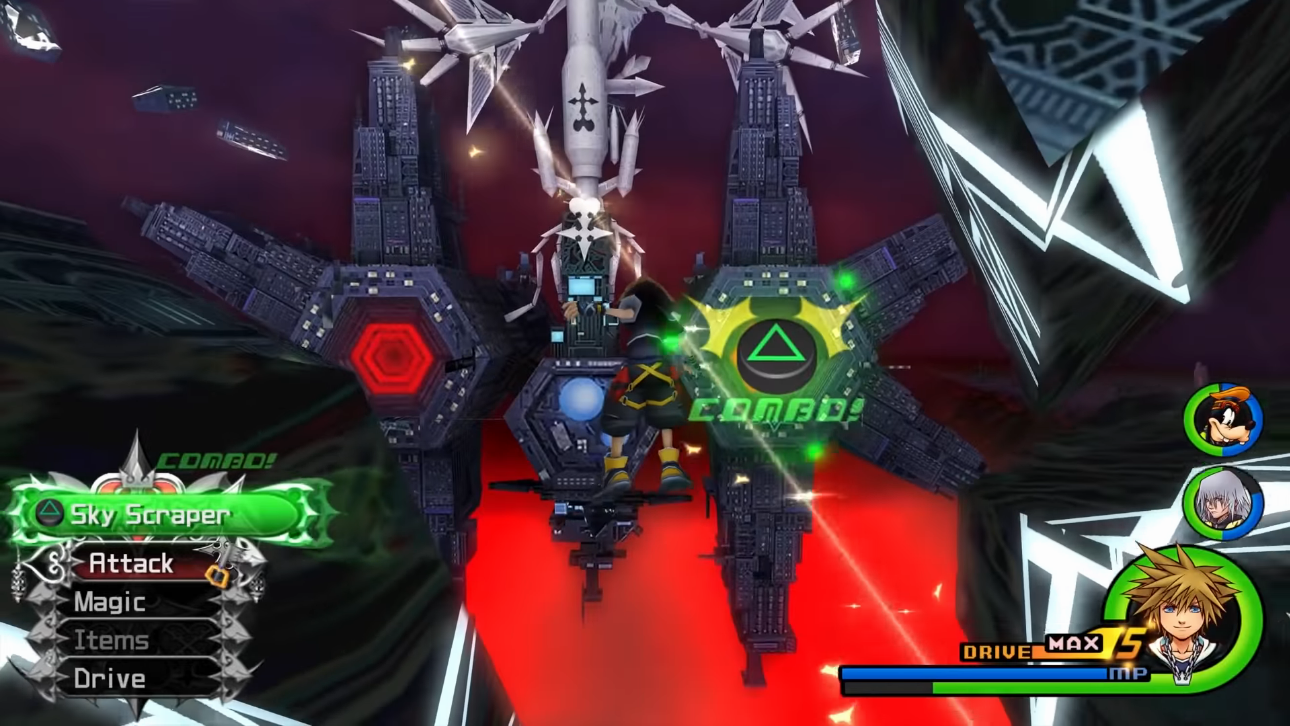The height and width of the screenshot is (726, 1290).
Task: Choose Attack in the command menu
Action: [131, 564]
